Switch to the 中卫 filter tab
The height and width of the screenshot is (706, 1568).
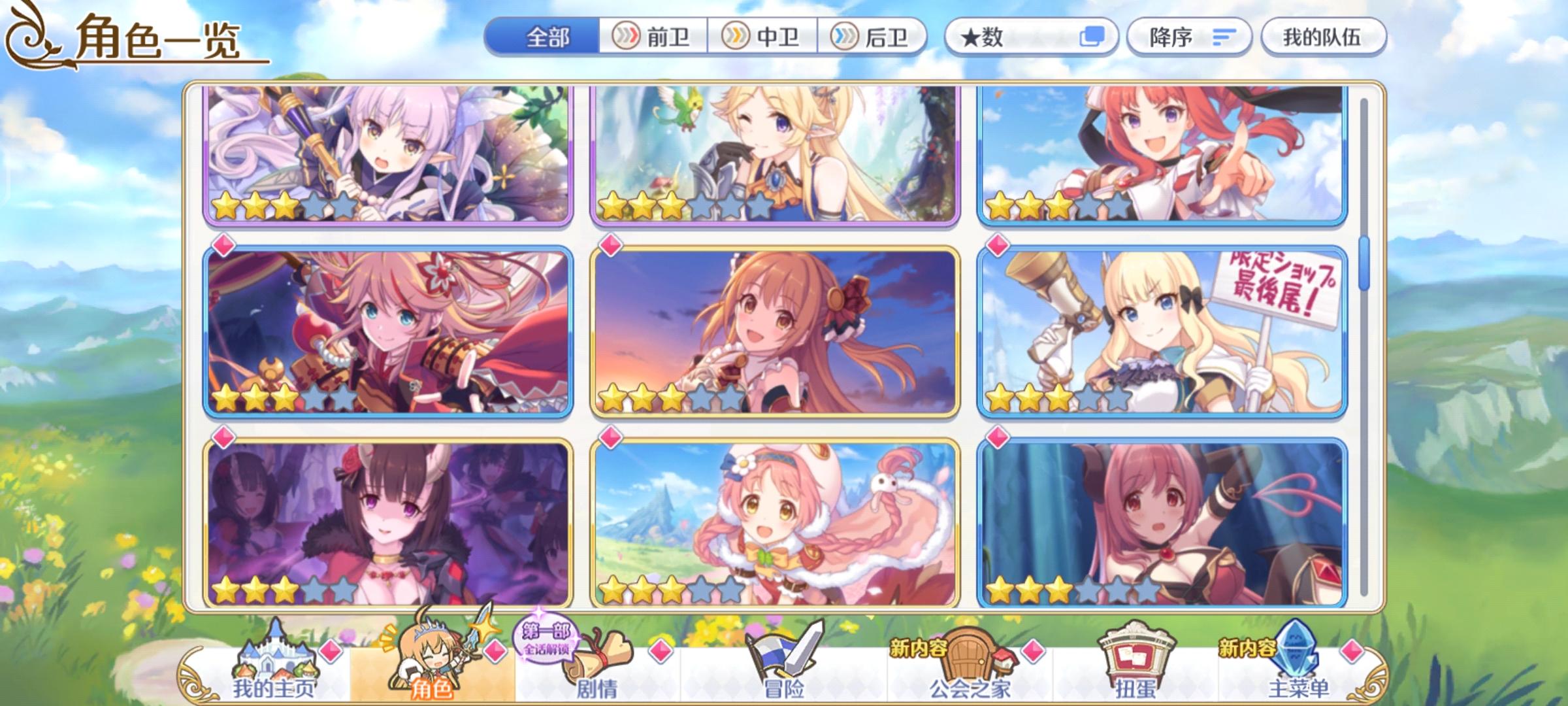(x=764, y=37)
